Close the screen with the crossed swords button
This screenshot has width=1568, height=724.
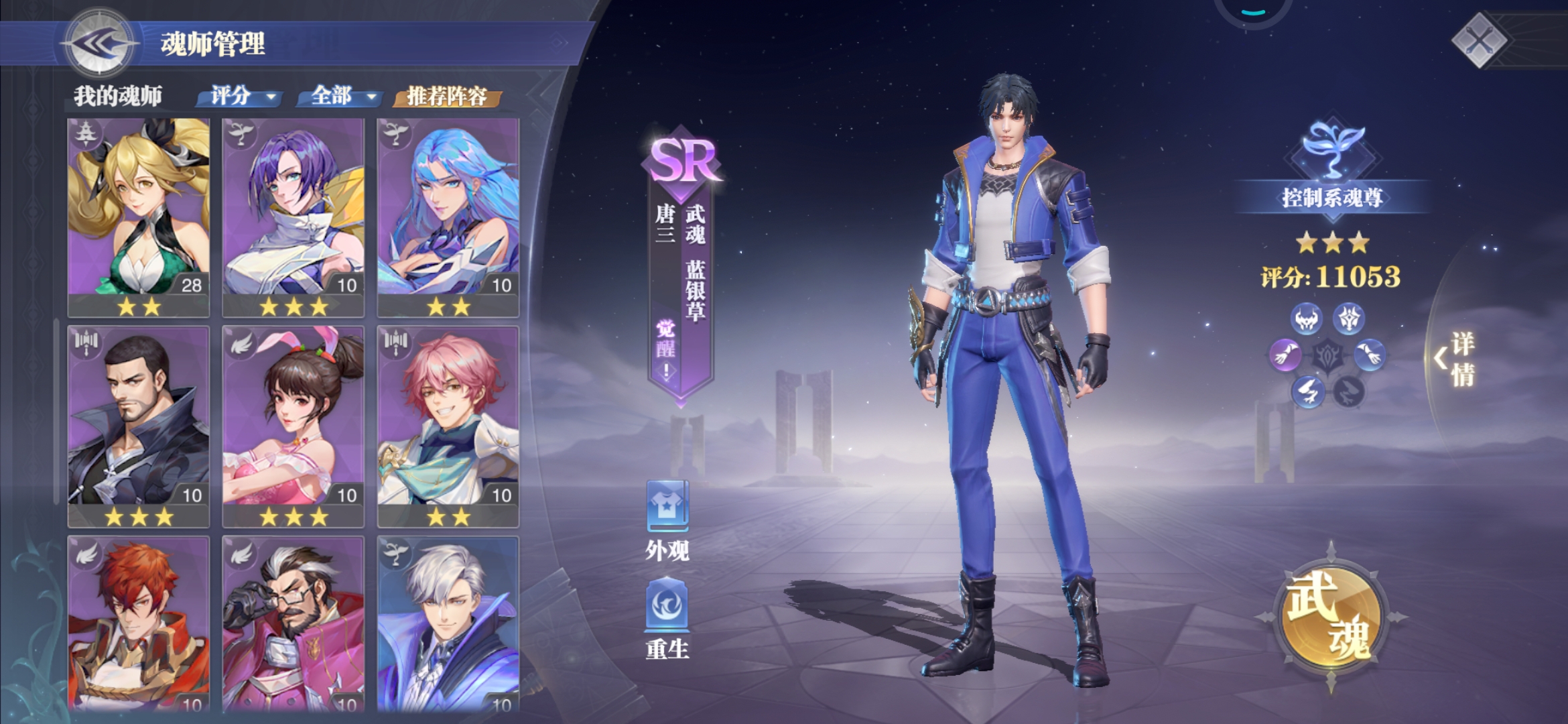point(1480,42)
